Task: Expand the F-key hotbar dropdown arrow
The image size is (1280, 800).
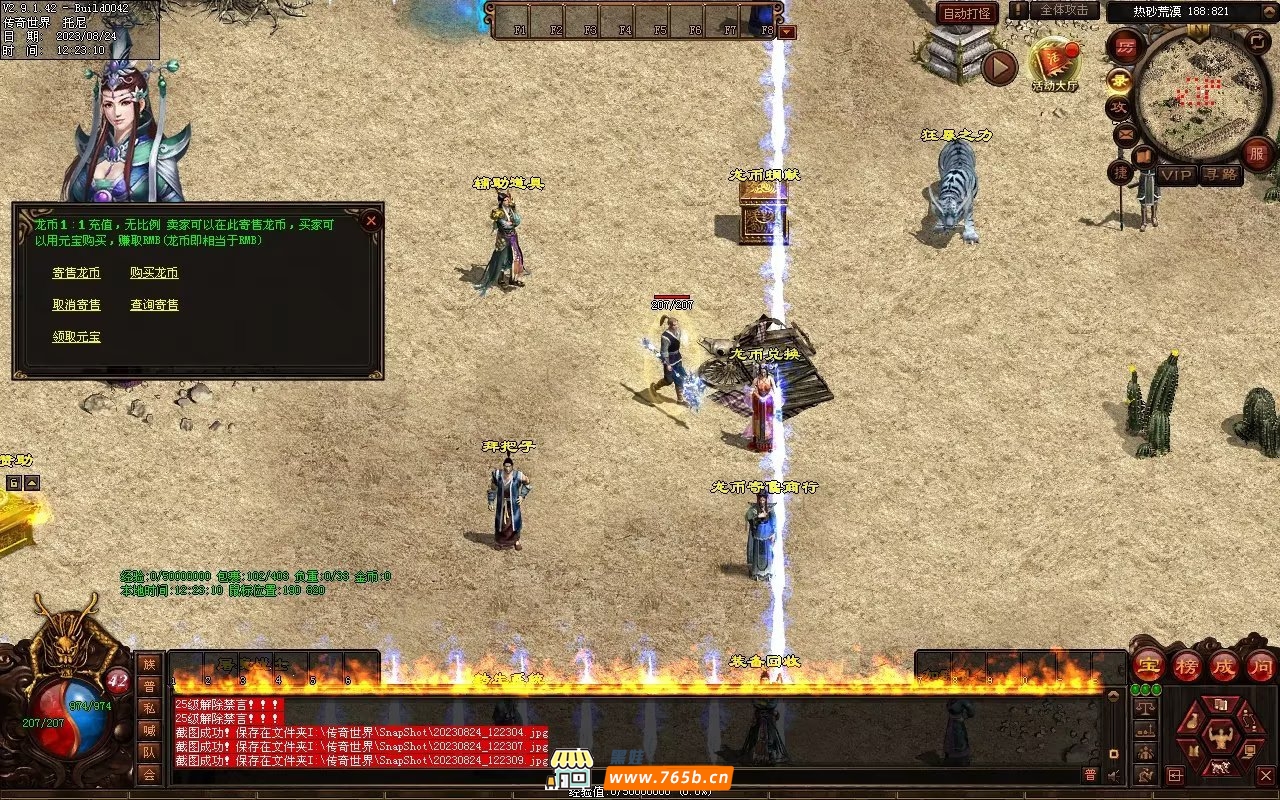Action: point(788,32)
